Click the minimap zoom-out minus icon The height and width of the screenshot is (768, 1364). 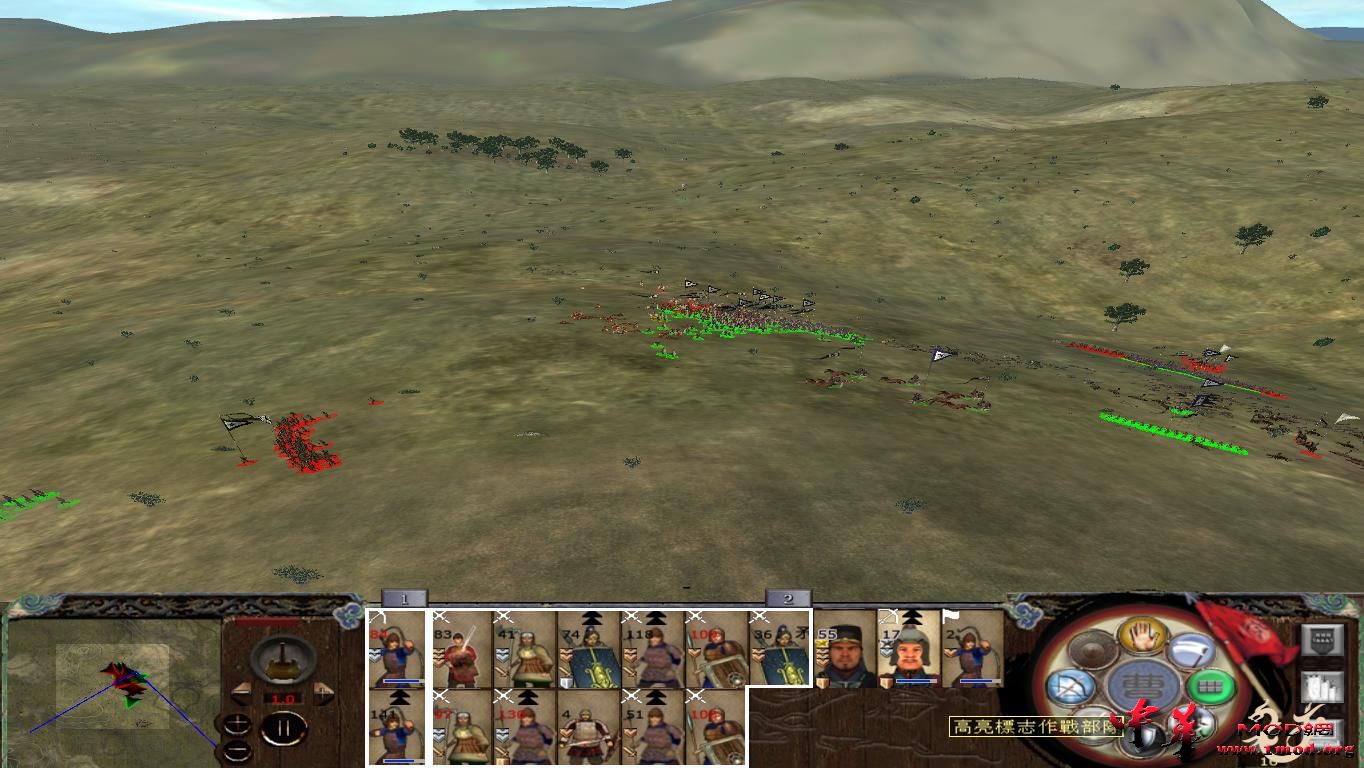(x=237, y=750)
